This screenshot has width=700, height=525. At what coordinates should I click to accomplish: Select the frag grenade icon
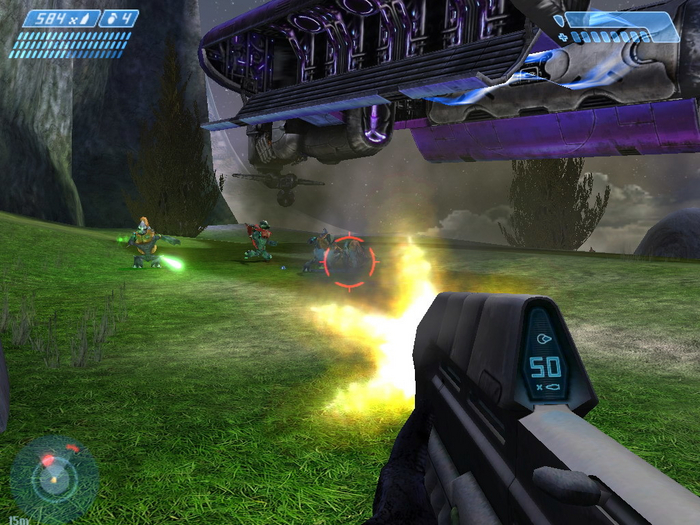[x=111, y=18]
